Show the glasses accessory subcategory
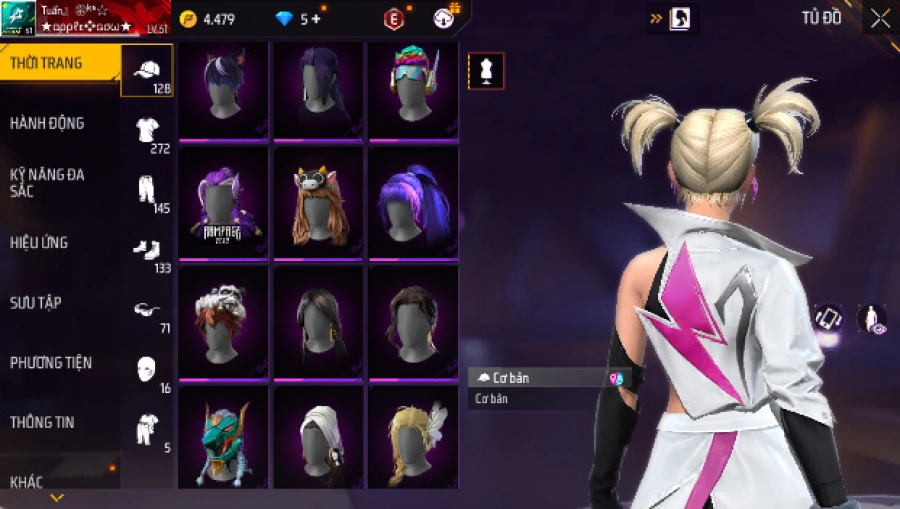The height and width of the screenshot is (509, 900). pyautogui.click(x=147, y=309)
